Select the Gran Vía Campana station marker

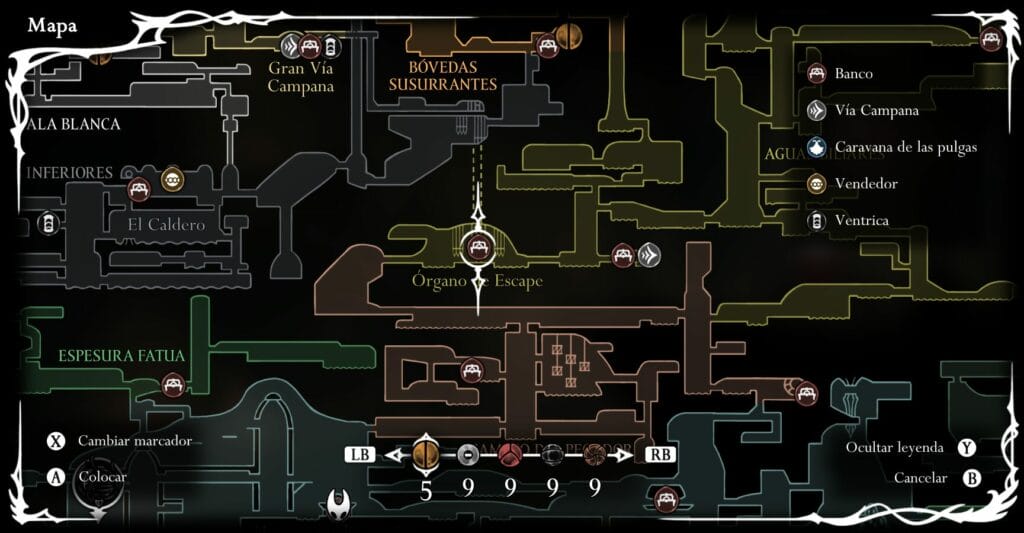(x=291, y=44)
